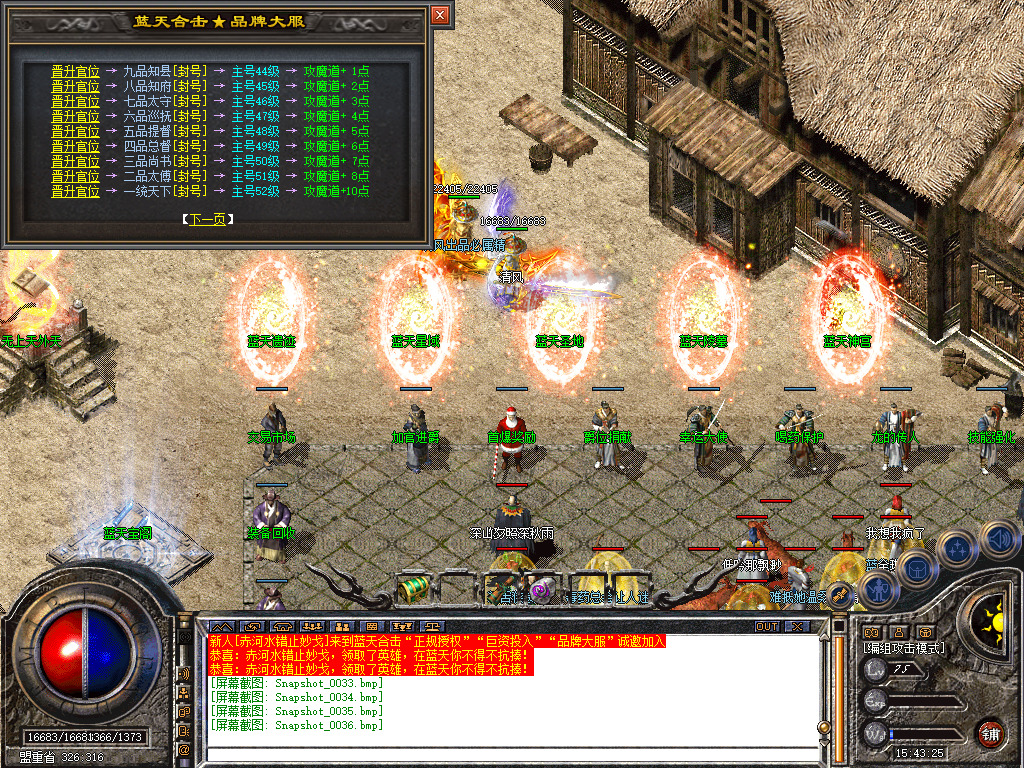Click 晋升官位 link for 三品尚书 rank

point(75,161)
